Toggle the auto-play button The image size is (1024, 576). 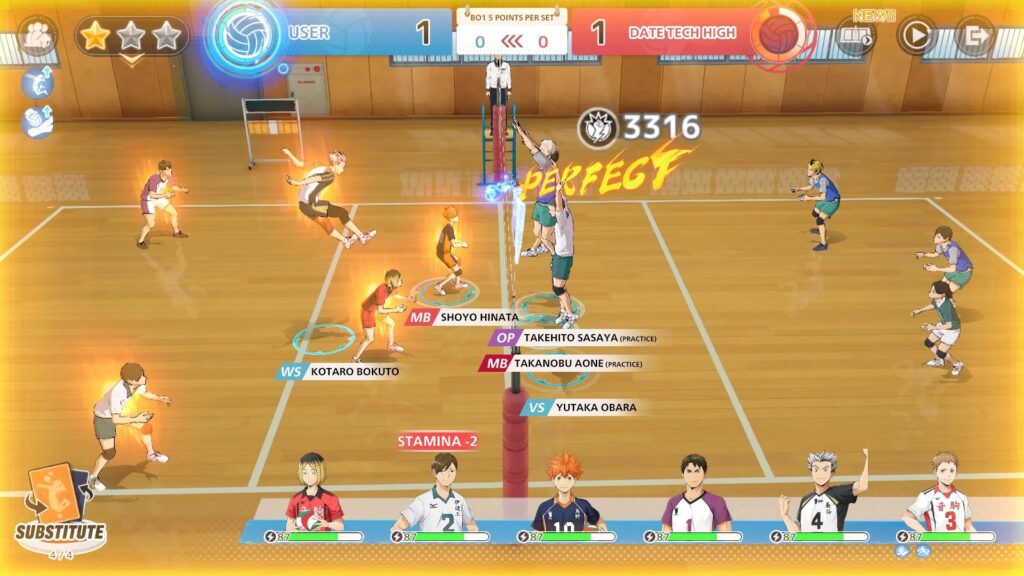click(915, 35)
